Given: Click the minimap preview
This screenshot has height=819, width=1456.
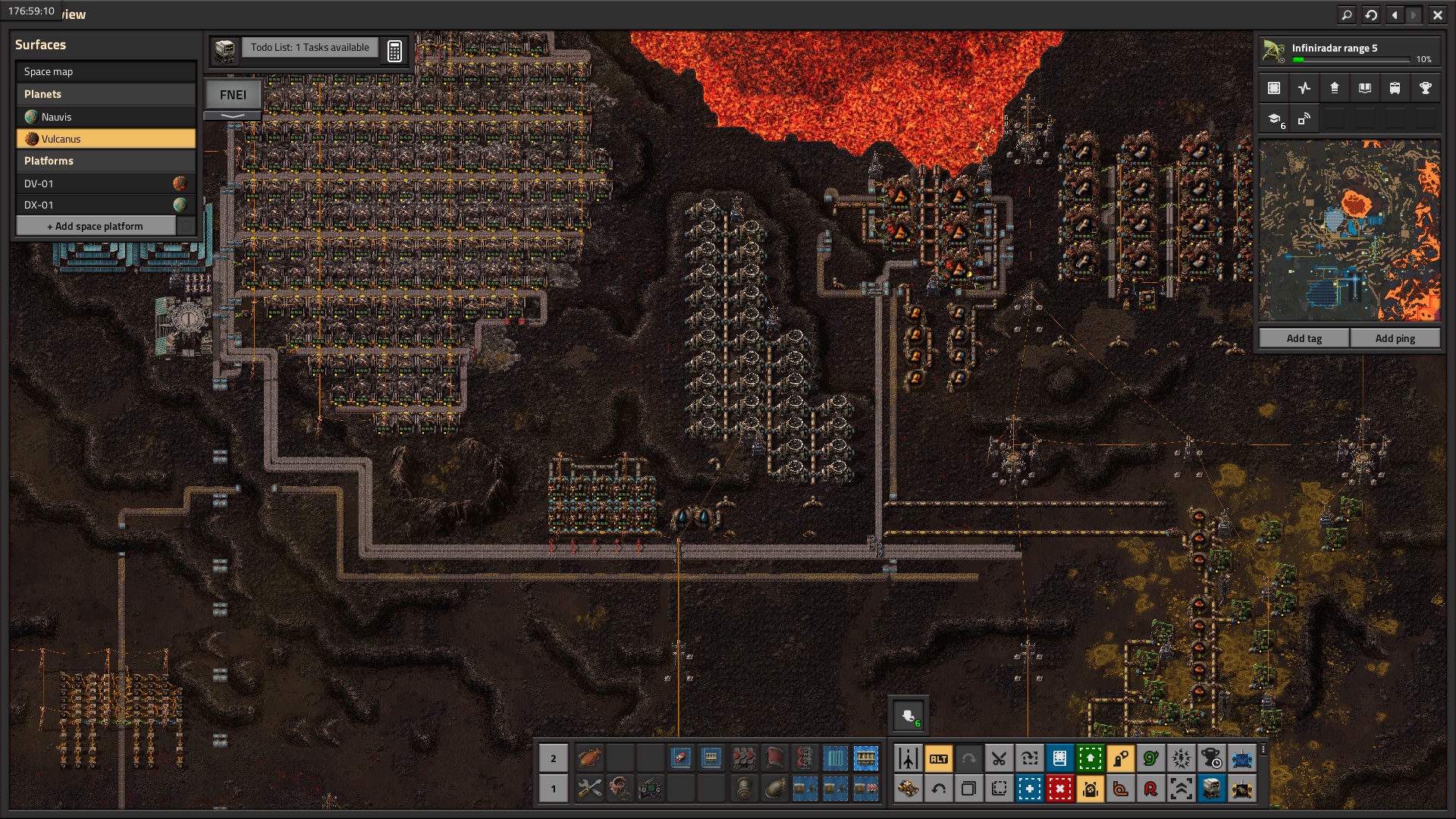Looking at the screenshot, I should pos(1349,231).
